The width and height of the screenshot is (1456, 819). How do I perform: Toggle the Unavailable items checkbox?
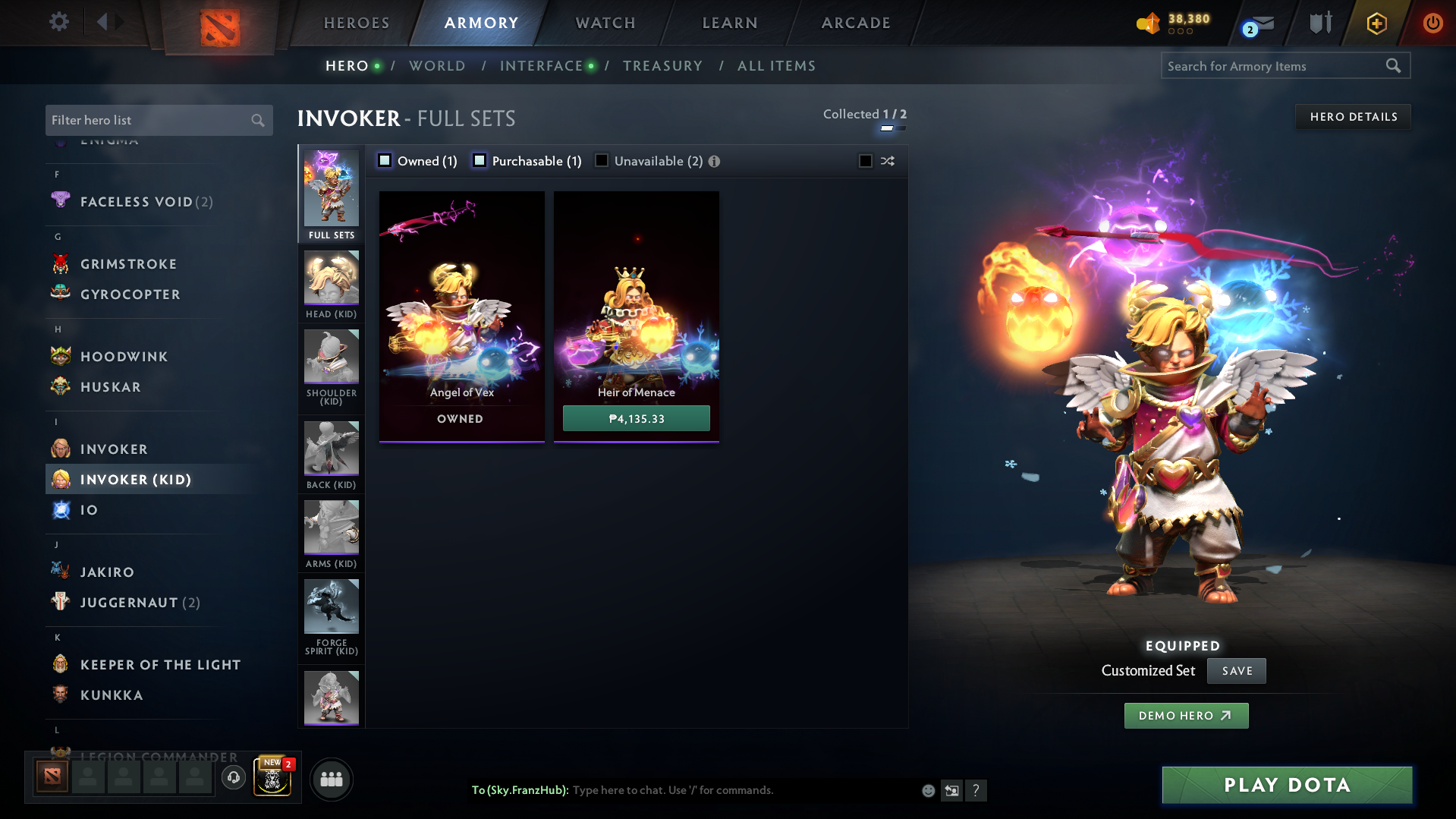(601, 160)
